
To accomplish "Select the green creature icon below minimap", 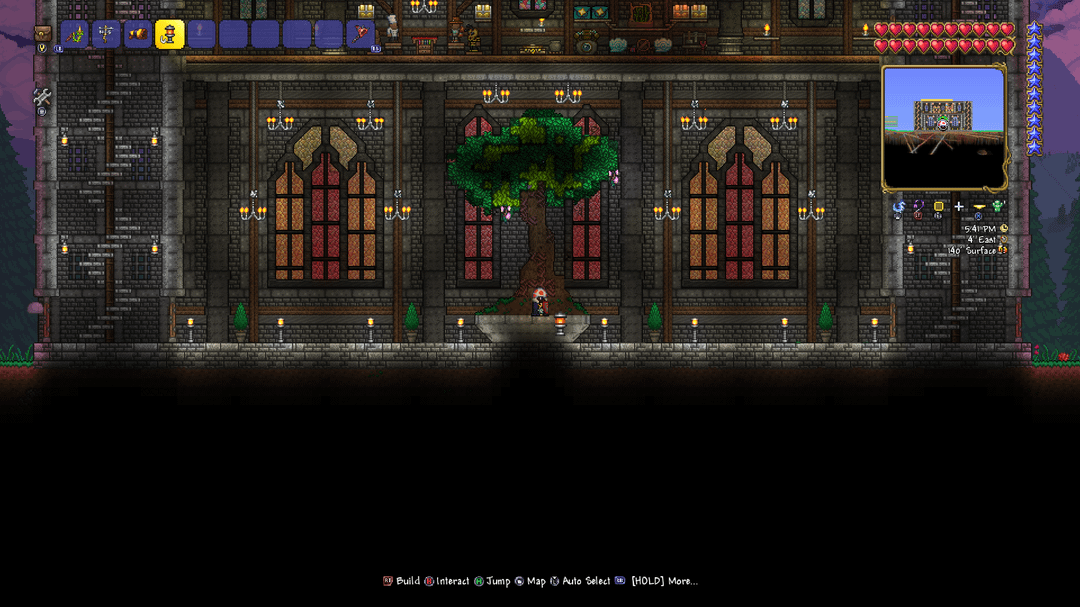I will (x=997, y=207).
